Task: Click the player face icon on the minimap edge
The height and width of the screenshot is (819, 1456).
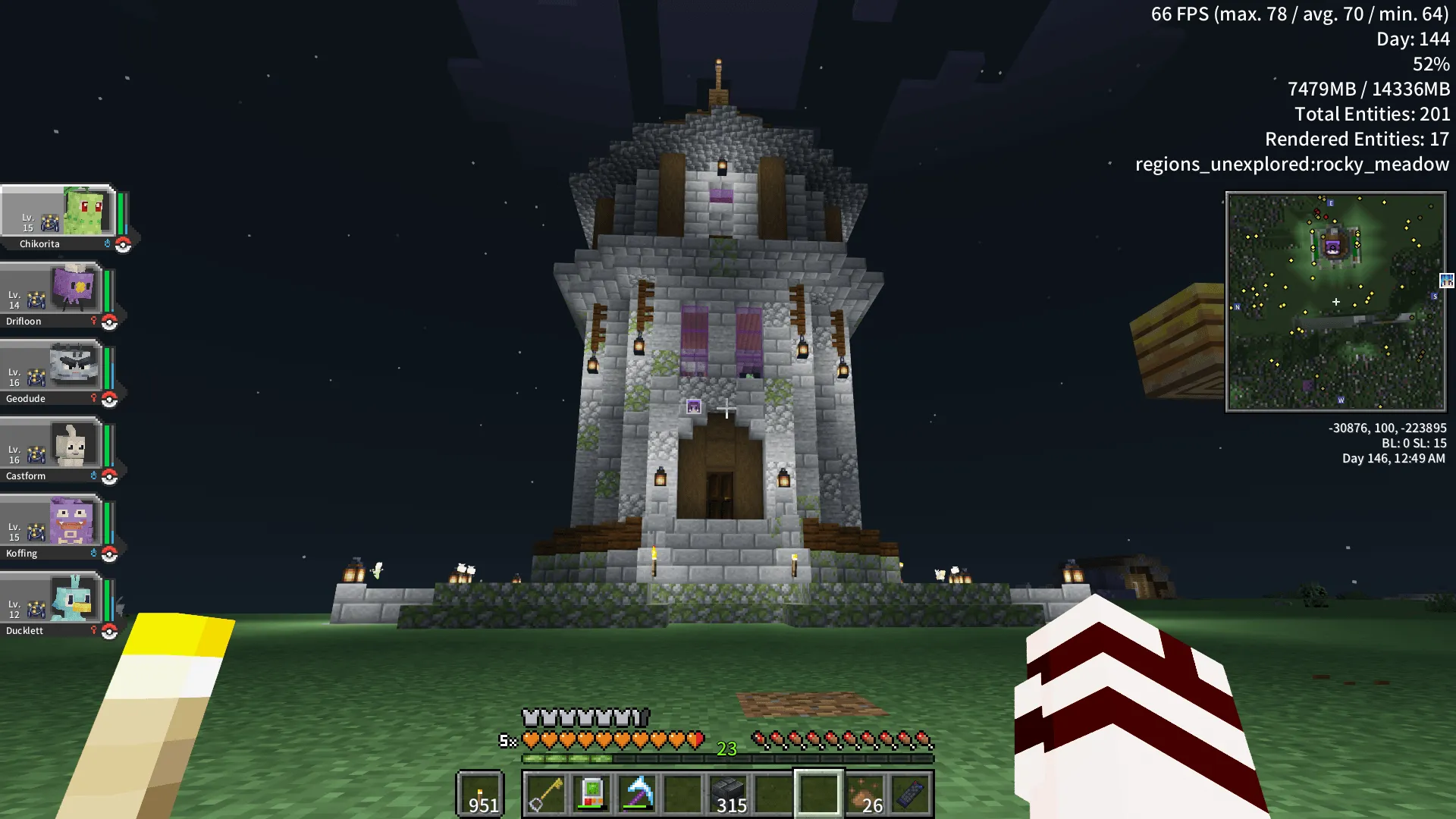Action: tap(1446, 281)
